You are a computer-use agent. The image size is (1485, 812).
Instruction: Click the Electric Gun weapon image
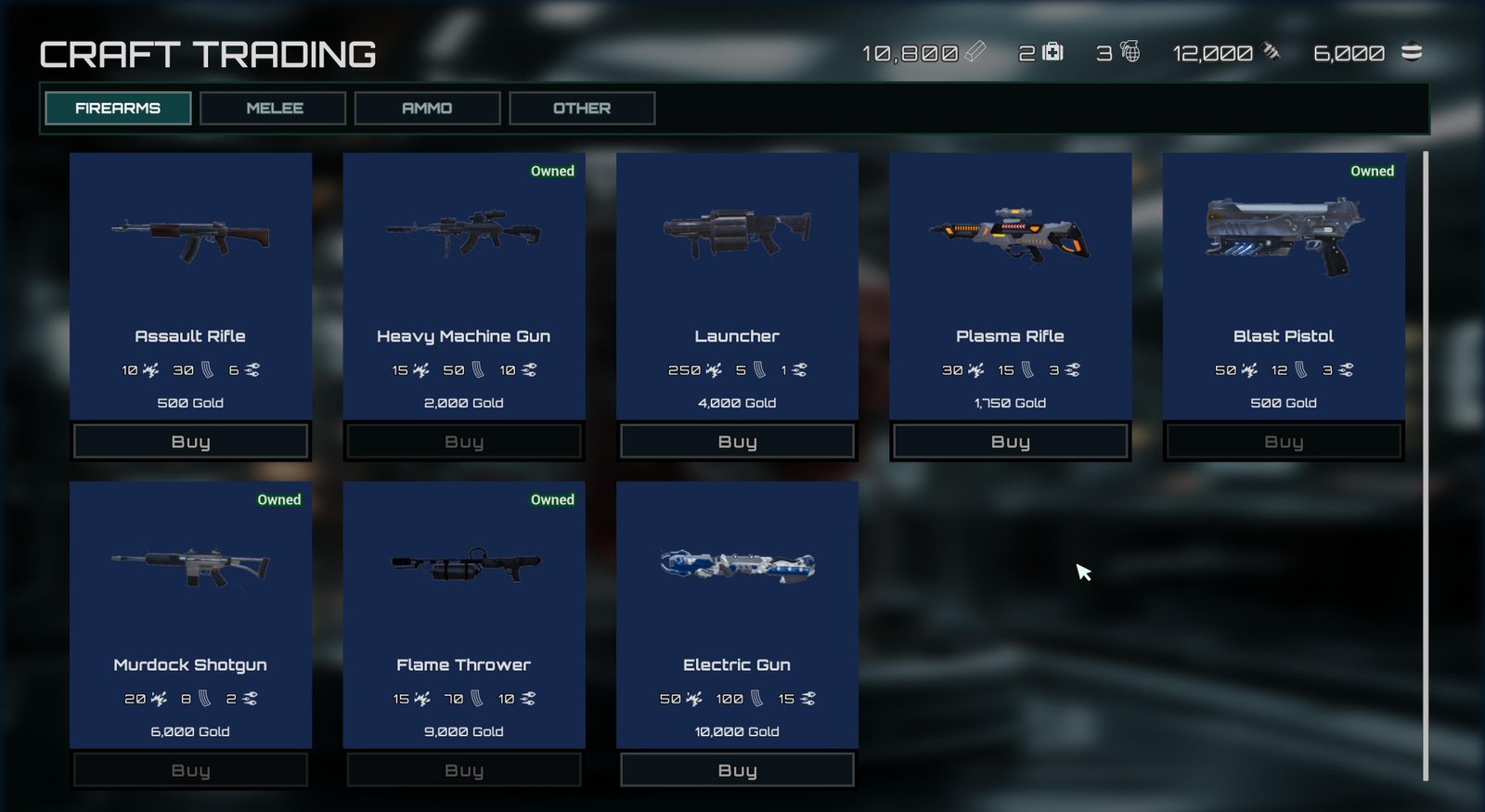tap(737, 564)
